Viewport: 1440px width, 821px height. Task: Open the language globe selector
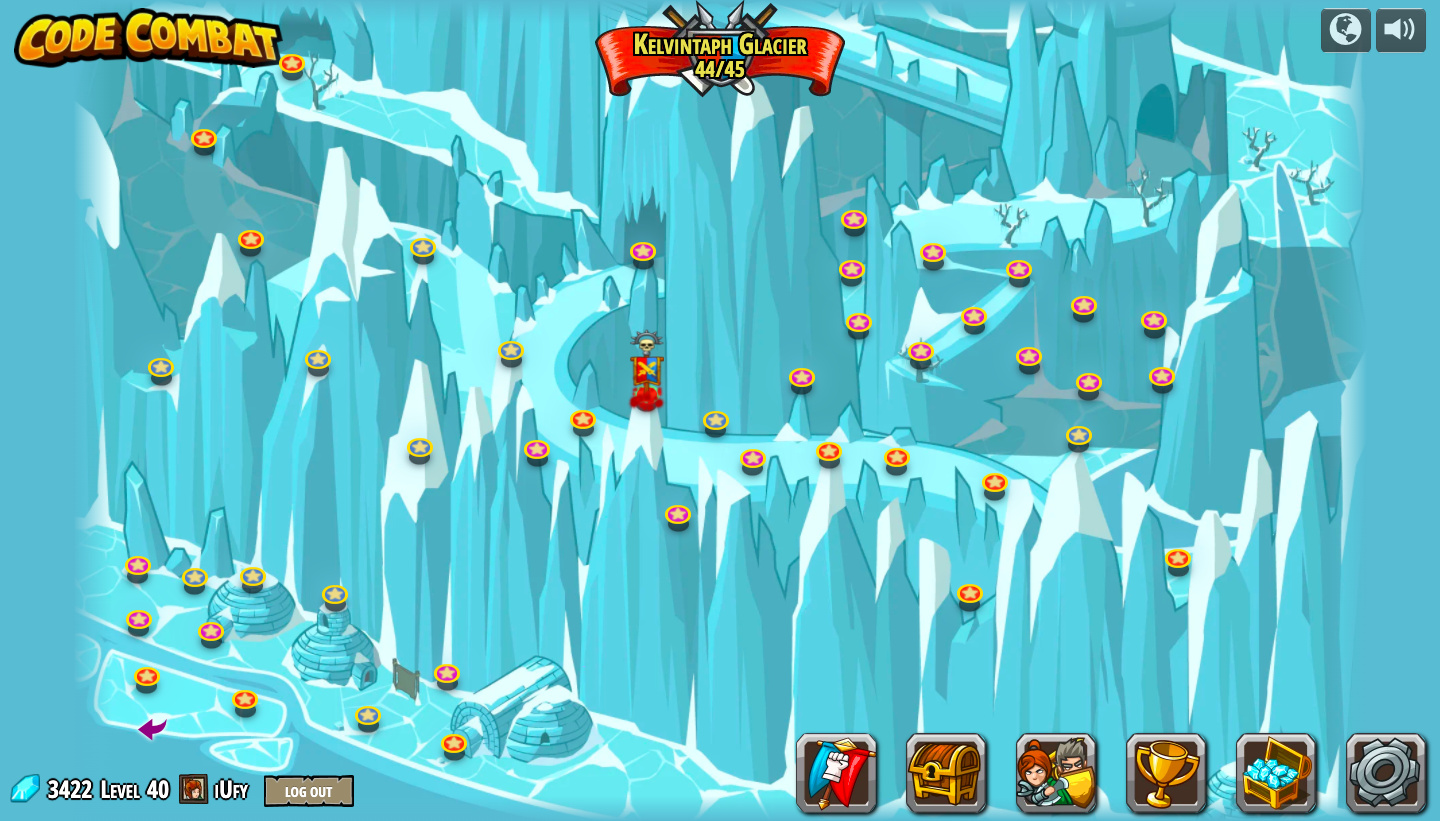click(1345, 30)
